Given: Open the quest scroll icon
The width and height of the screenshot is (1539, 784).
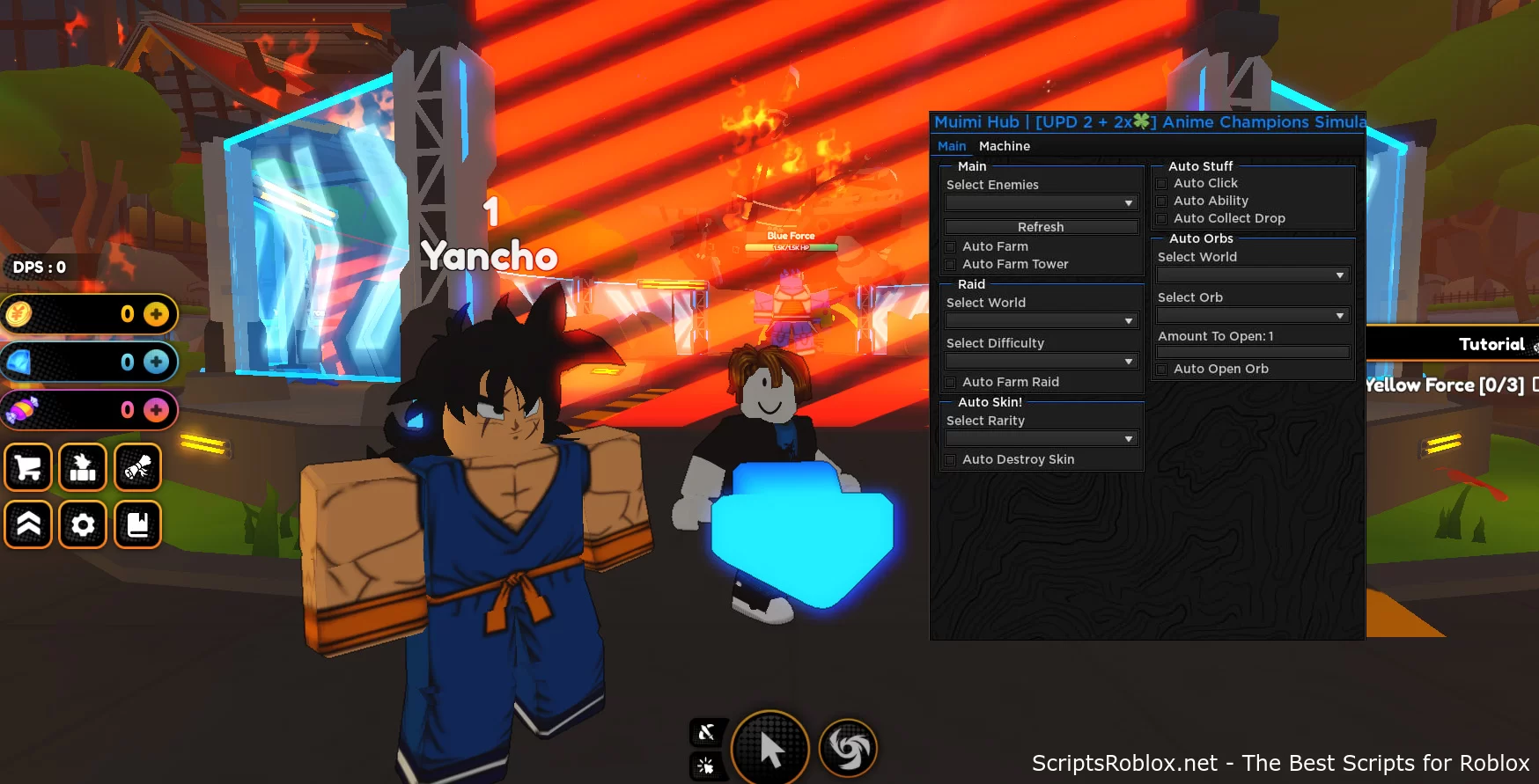Looking at the screenshot, I should 137,467.
